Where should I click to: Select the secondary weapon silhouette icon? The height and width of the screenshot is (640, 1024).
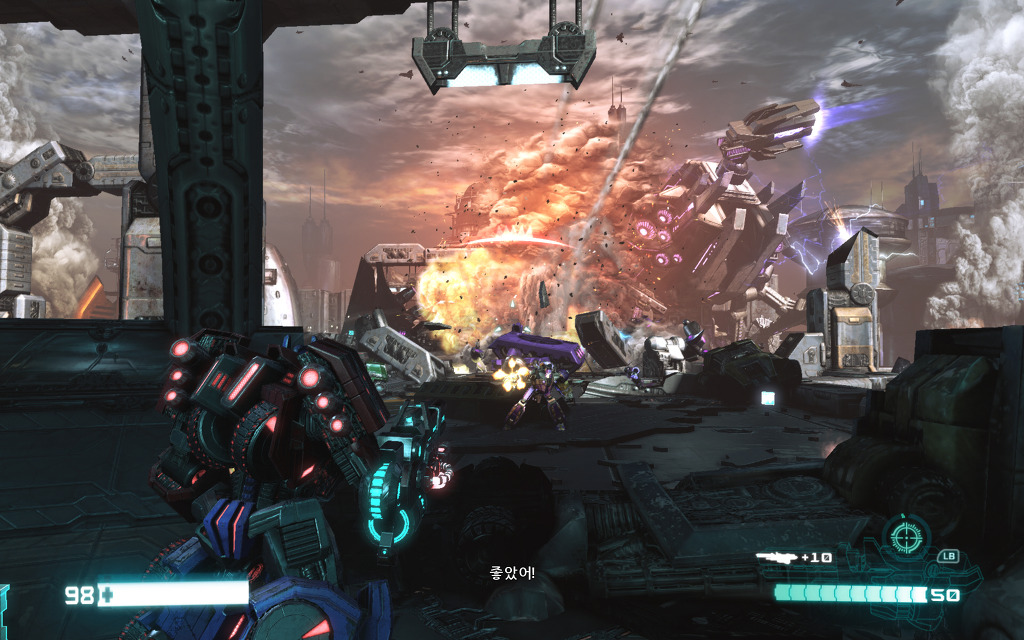point(776,556)
